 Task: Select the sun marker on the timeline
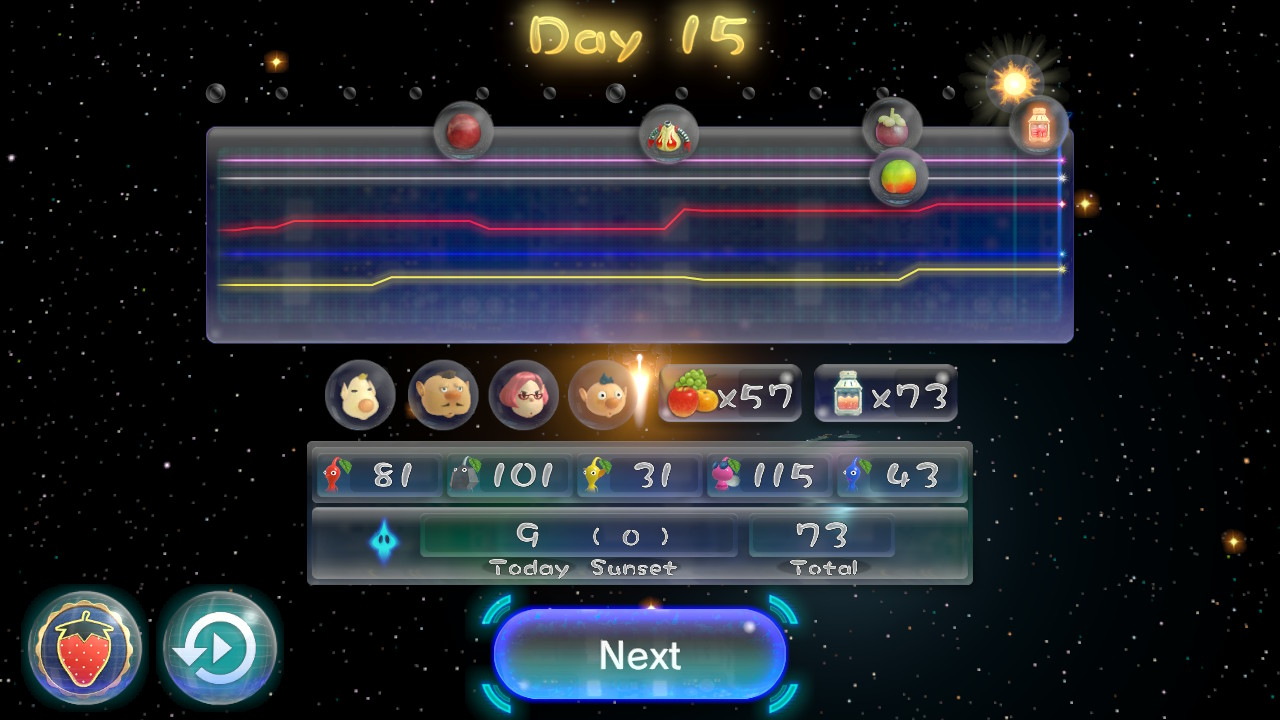(x=1014, y=83)
